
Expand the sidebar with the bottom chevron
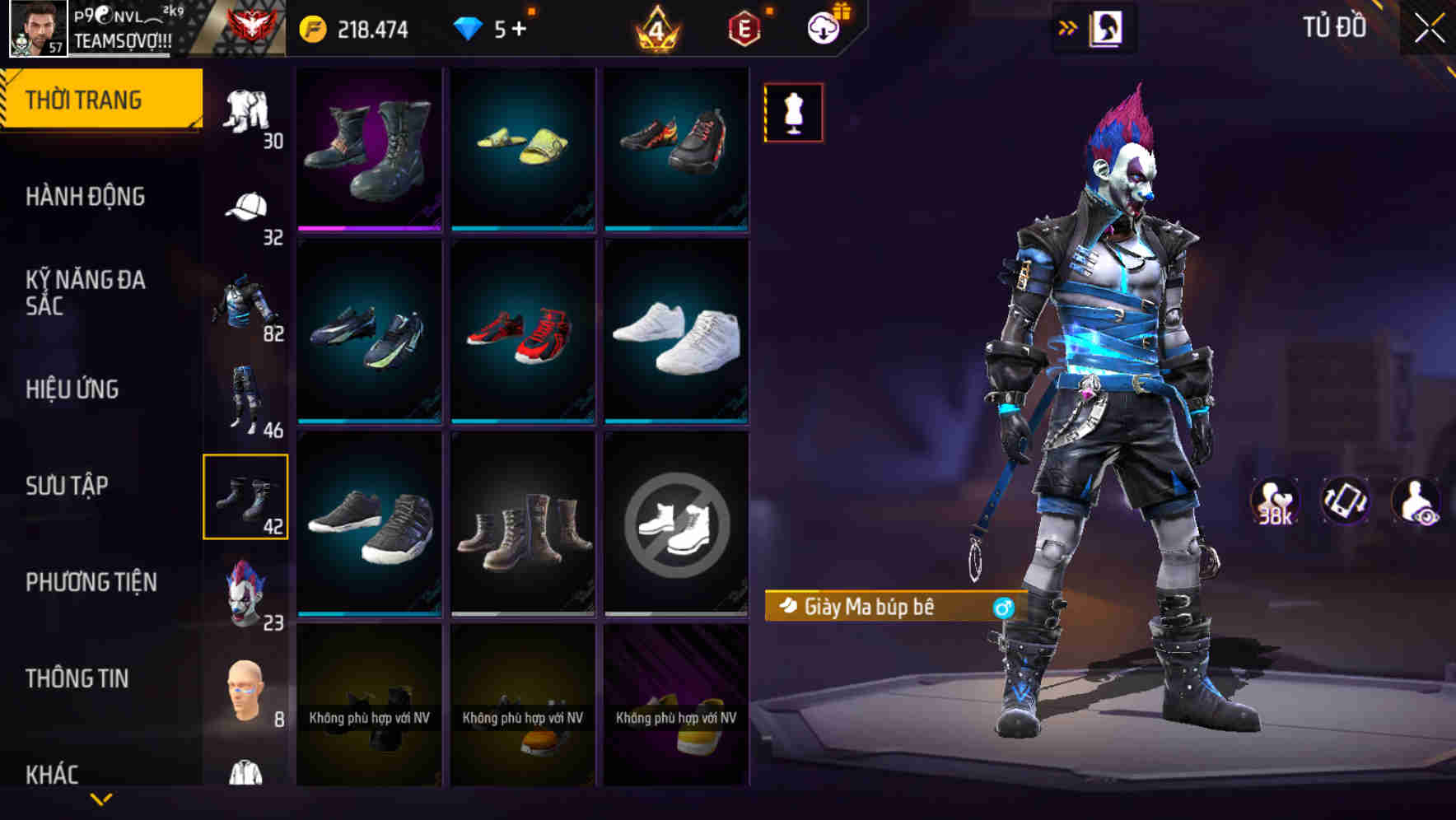(x=101, y=798)
